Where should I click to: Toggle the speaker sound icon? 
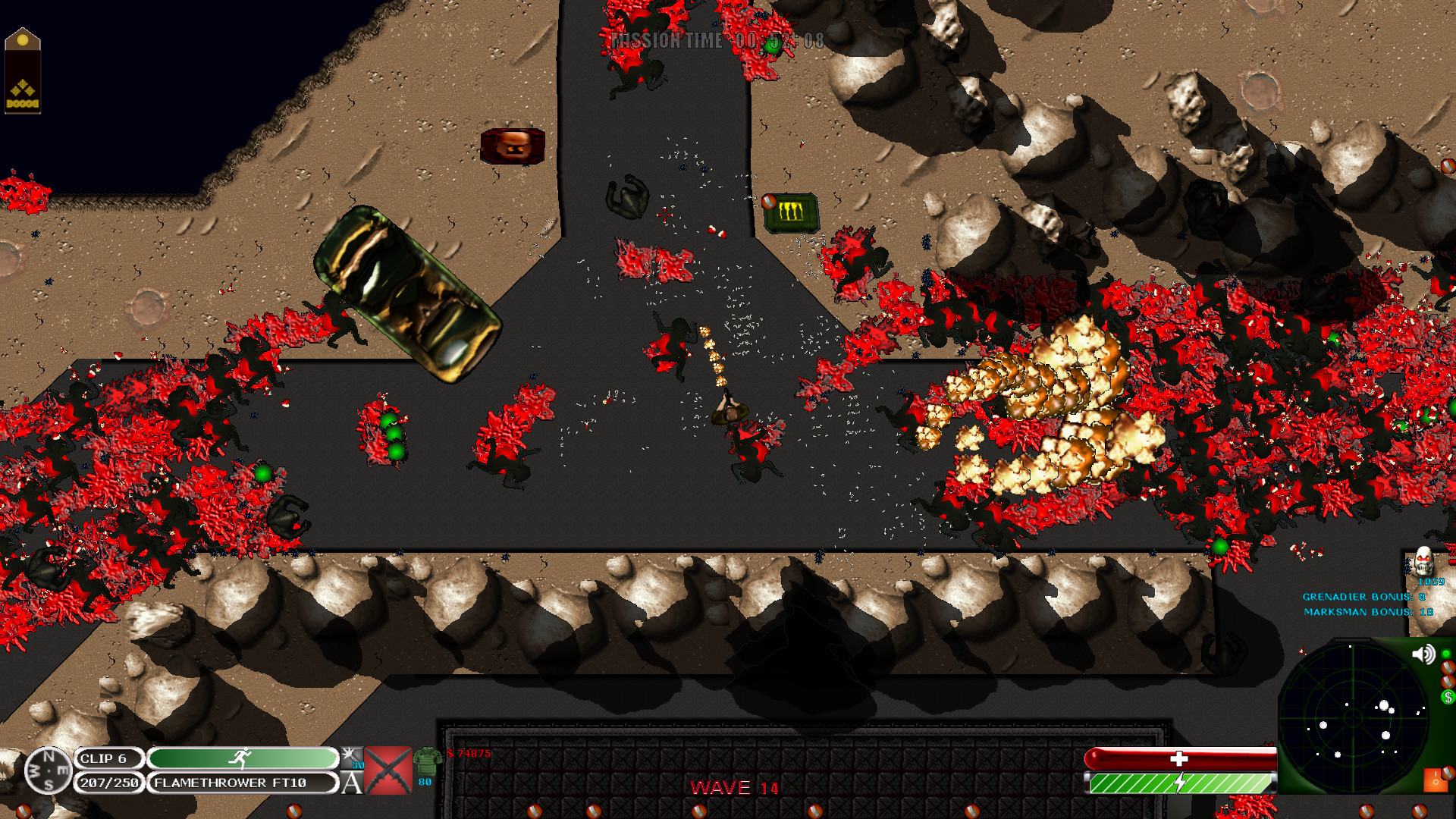pyautogui.click(x=1423, y=654)
